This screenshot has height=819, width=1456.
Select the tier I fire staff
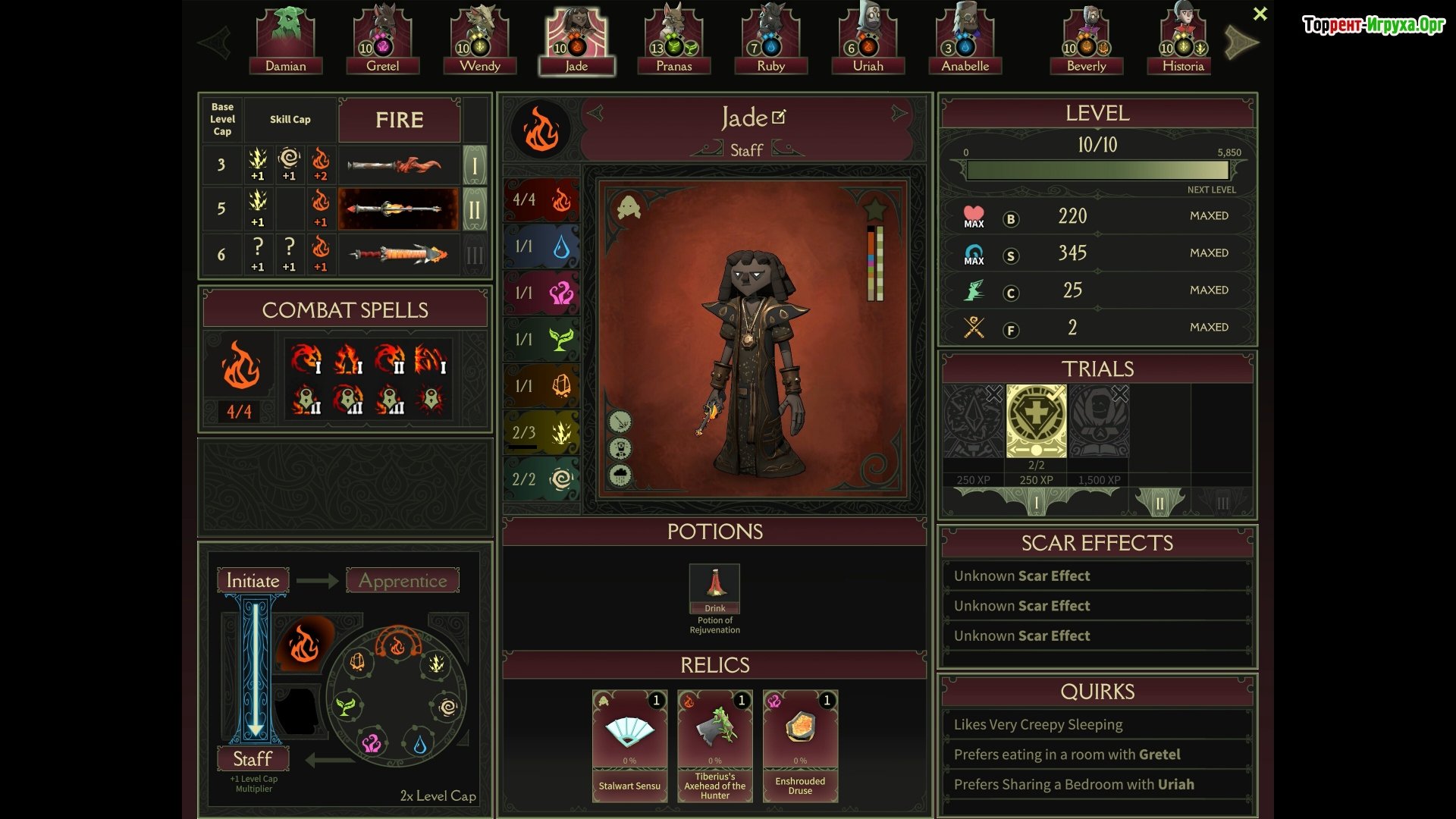[399, 165]
